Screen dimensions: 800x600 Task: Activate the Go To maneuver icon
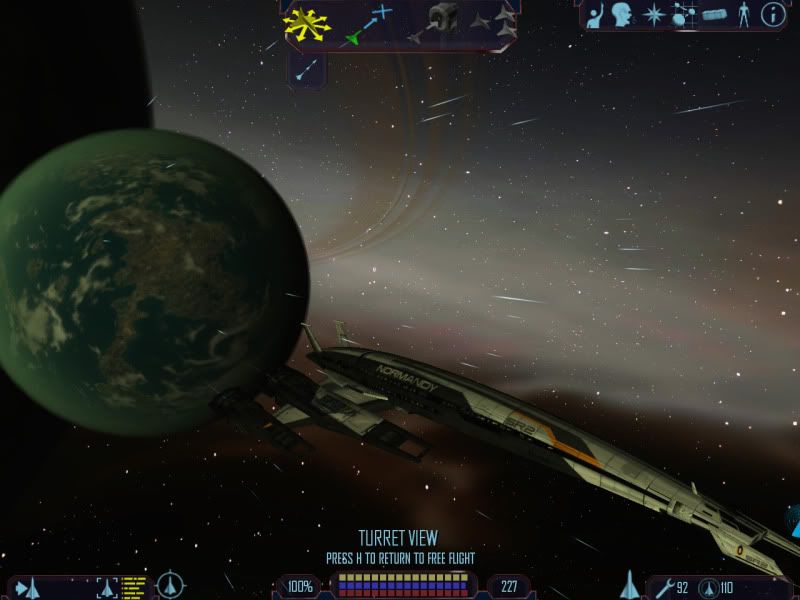(369, 24)
